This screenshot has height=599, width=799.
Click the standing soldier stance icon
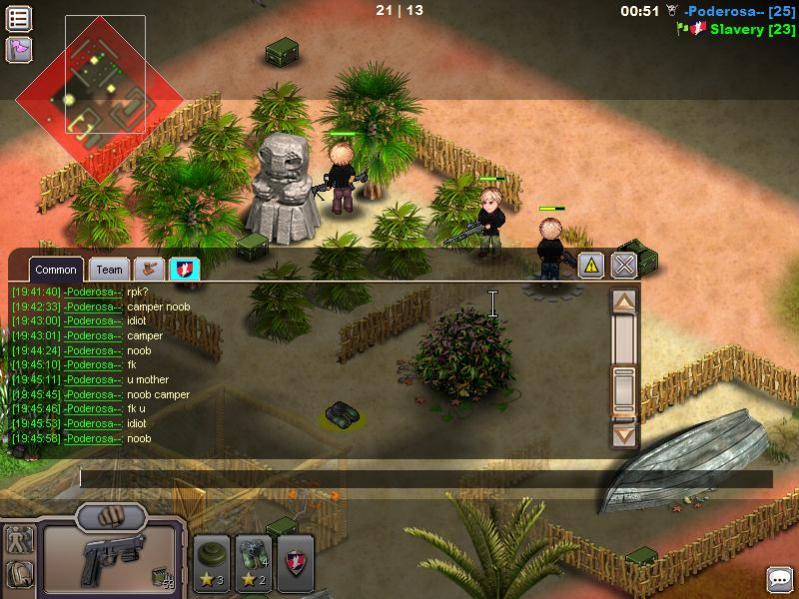(x=19, y=539)
